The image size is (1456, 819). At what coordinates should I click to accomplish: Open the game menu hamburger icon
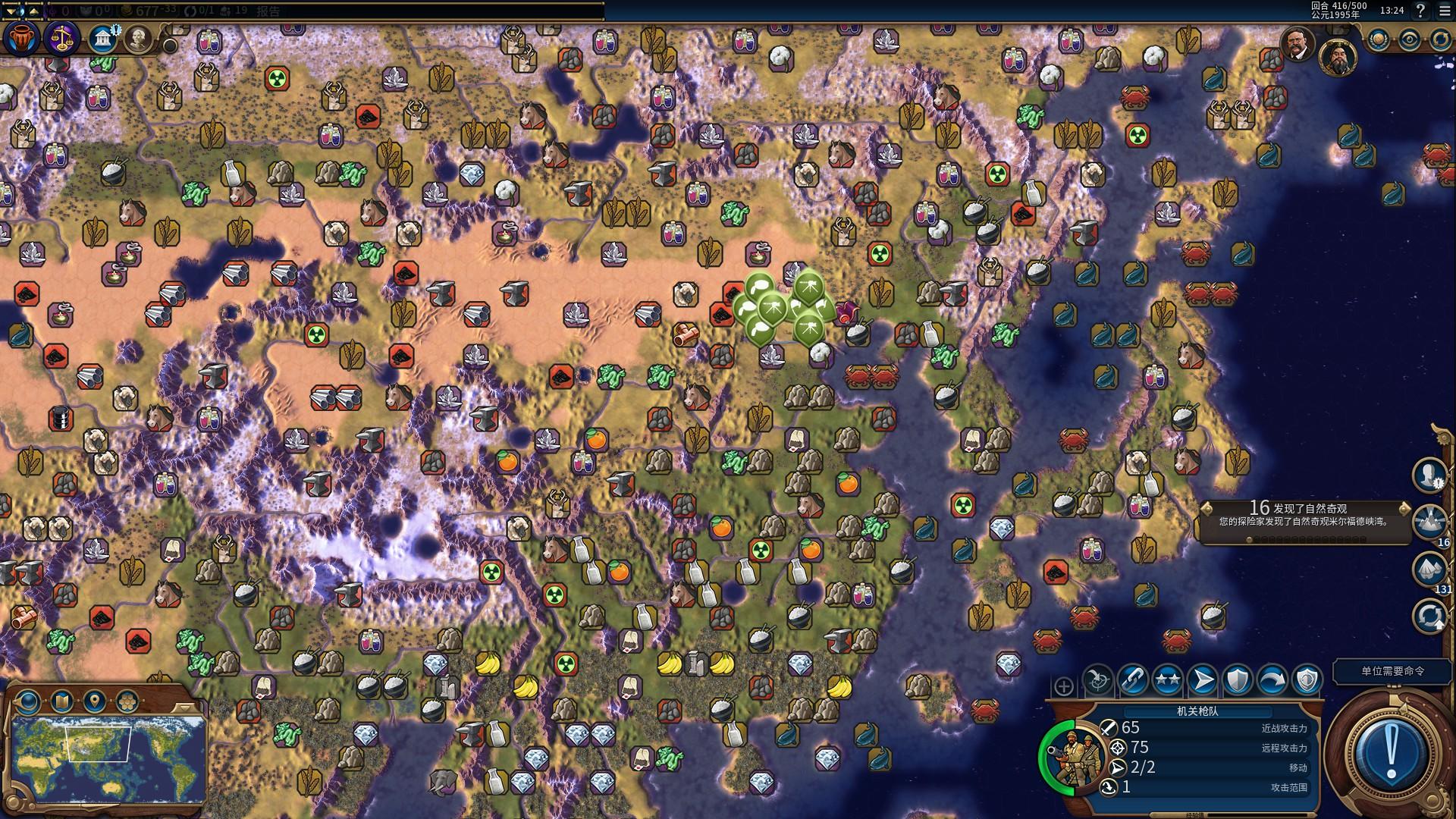[1444, 11]
